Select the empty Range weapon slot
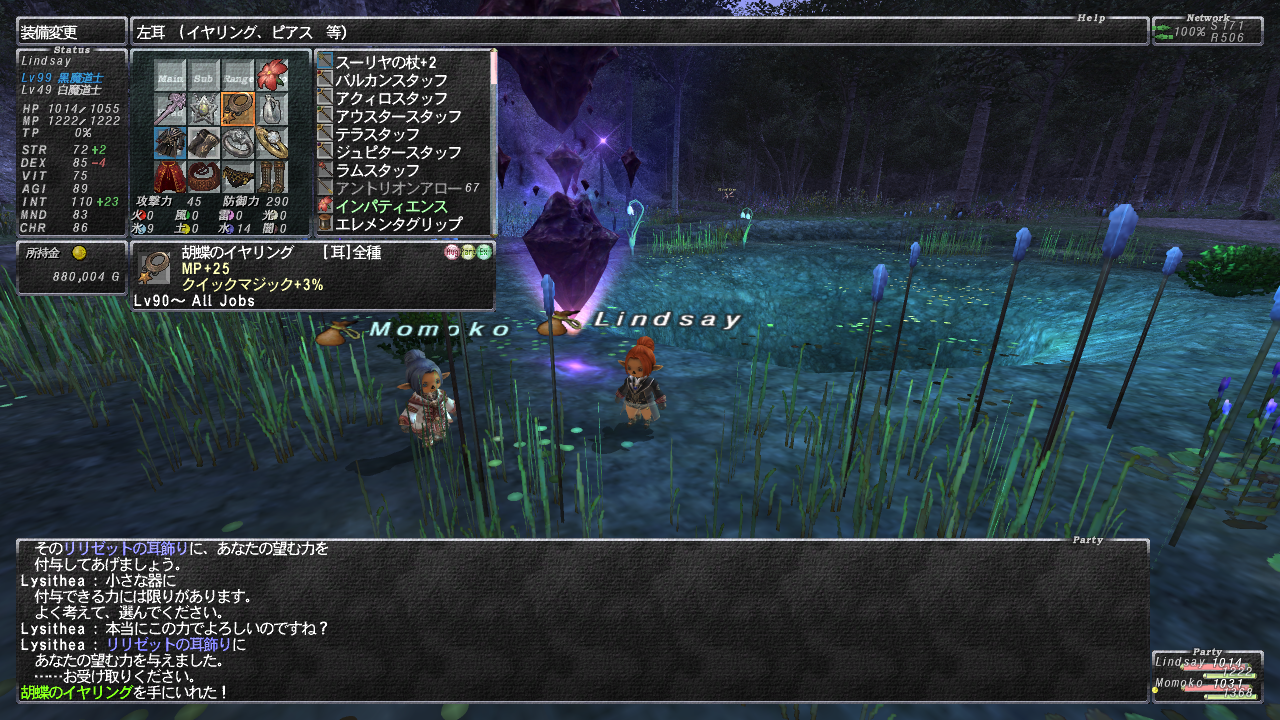The height and width of the screenshot is (720, 1280). (238, 75)
